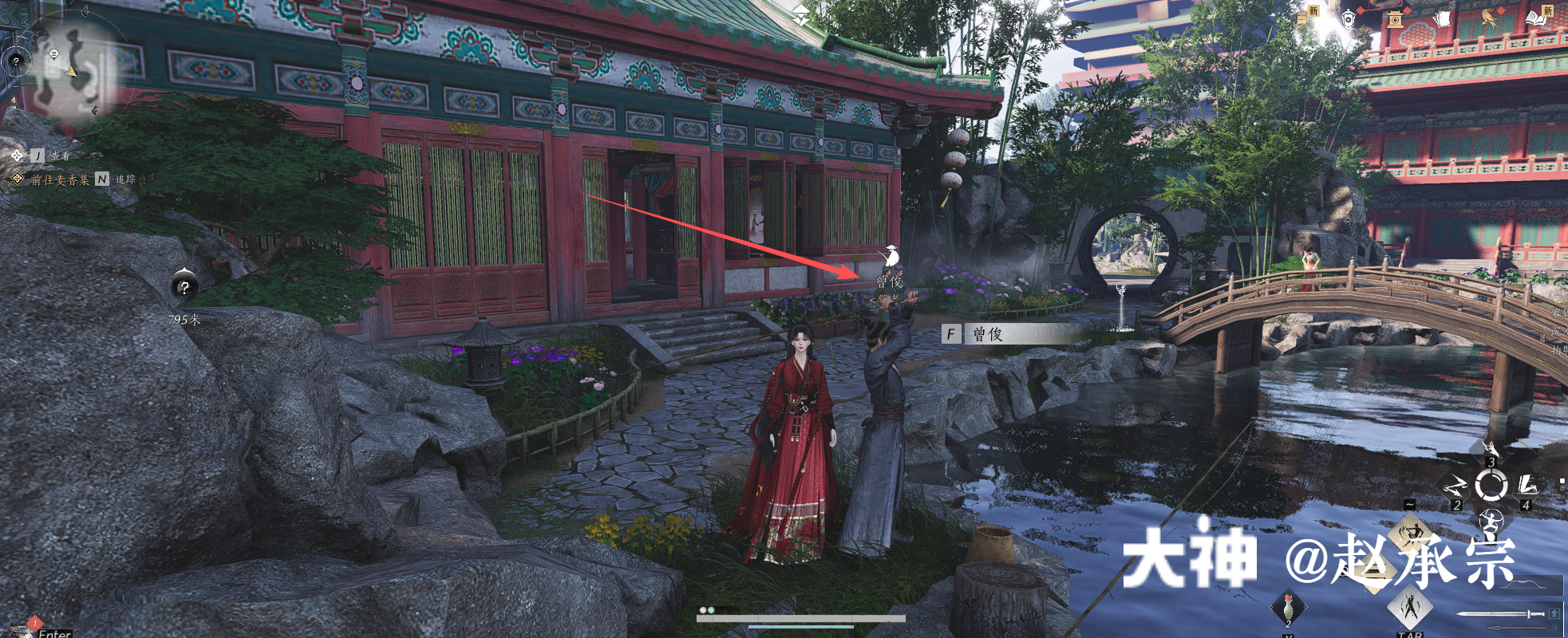Click the quest marker showing 795米
Screen dimensions: 1568x638
tap(184, 287)
